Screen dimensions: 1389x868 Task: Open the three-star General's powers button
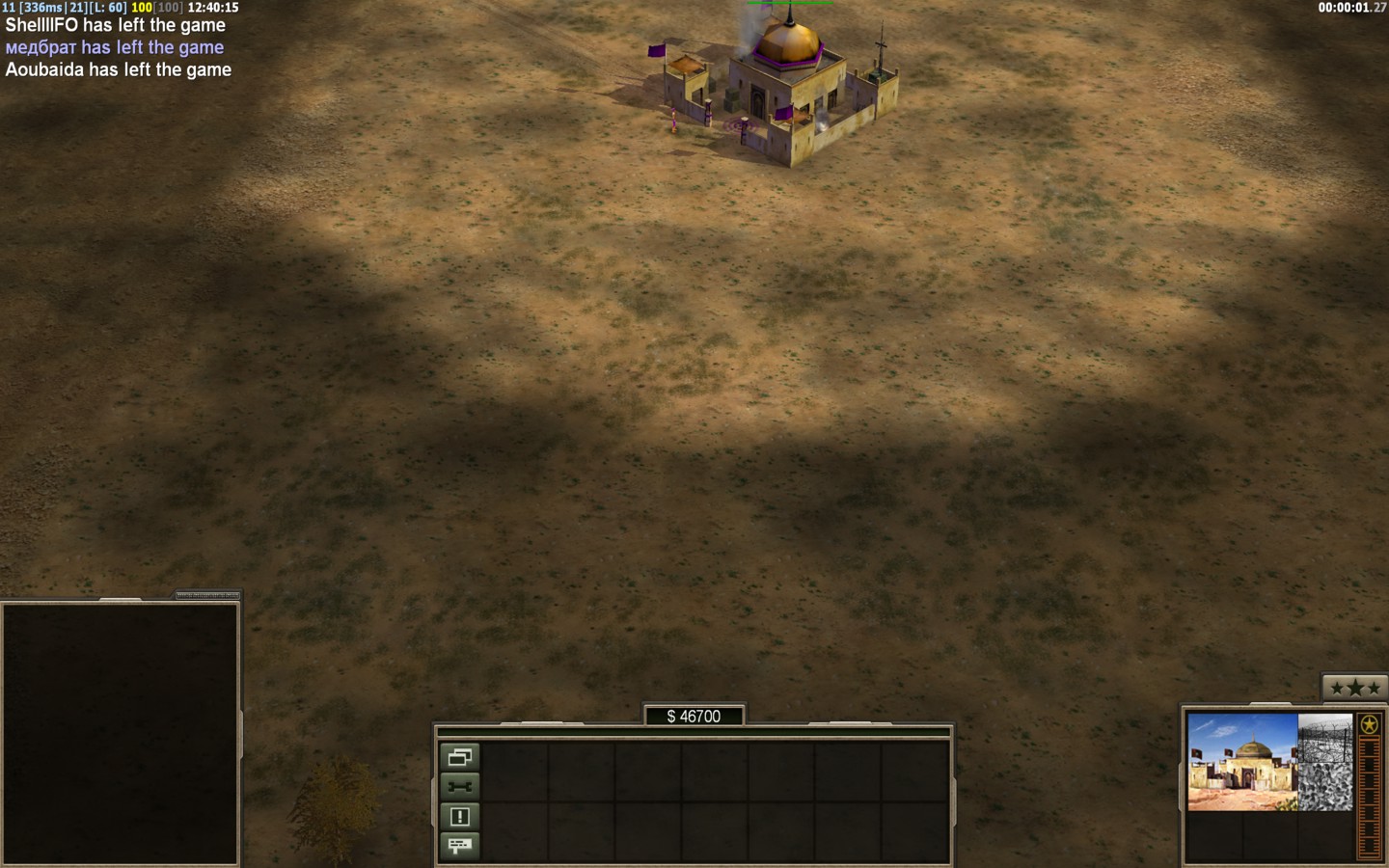click(1354, 688)
